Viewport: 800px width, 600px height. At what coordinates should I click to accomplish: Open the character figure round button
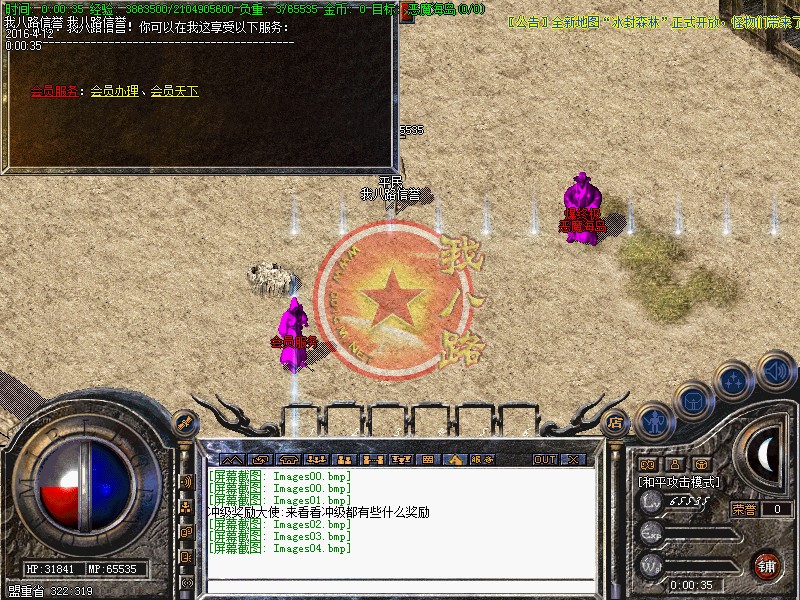pos(653,421)
